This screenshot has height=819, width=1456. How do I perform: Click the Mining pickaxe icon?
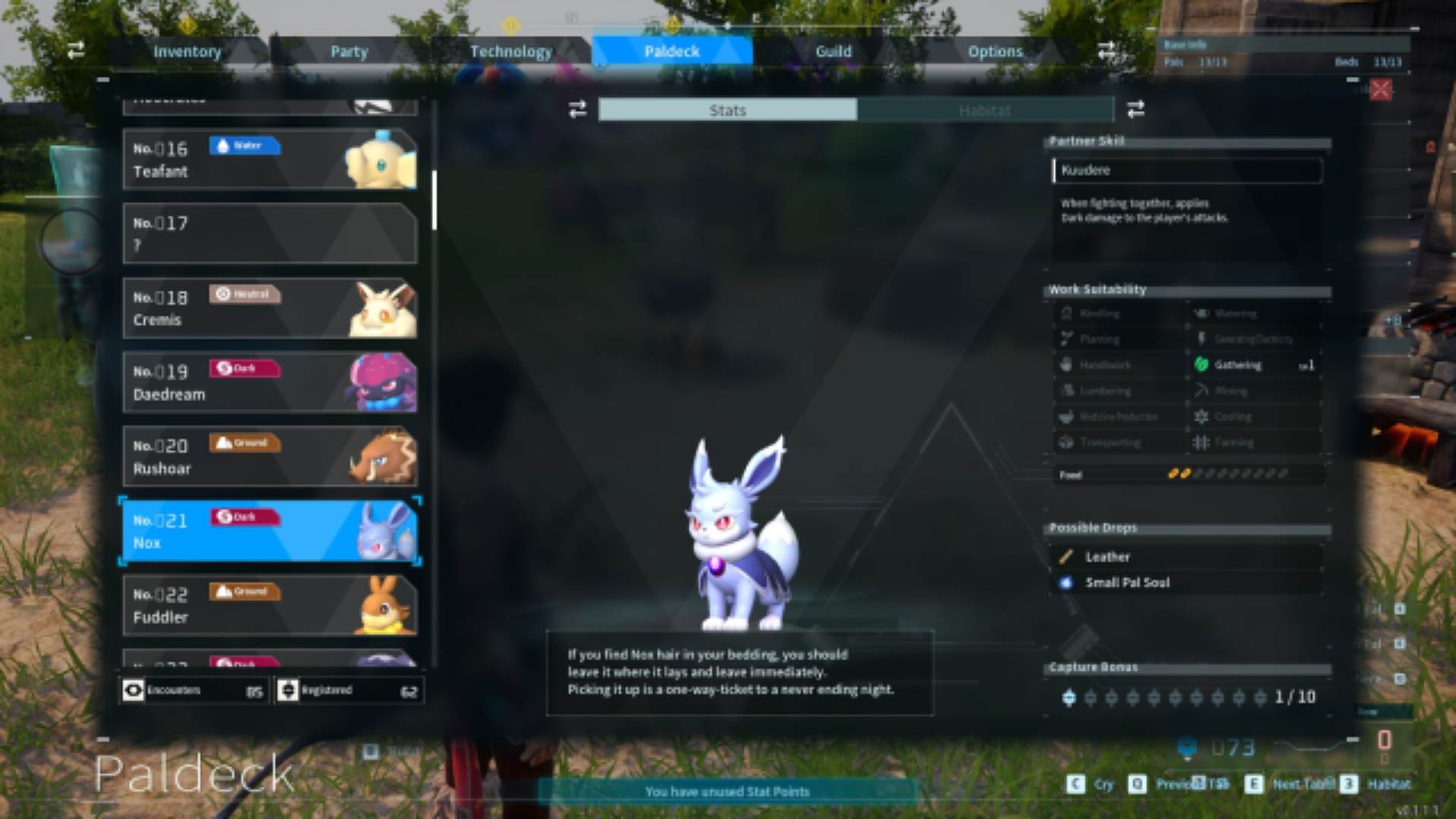point(1203,391)
